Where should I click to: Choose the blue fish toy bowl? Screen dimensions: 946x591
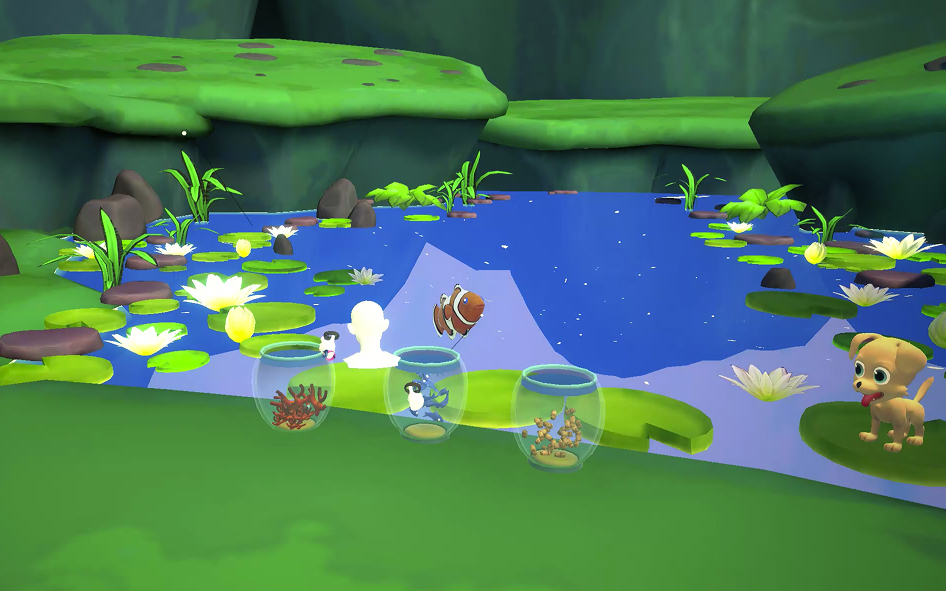click(x=426, y=394)
